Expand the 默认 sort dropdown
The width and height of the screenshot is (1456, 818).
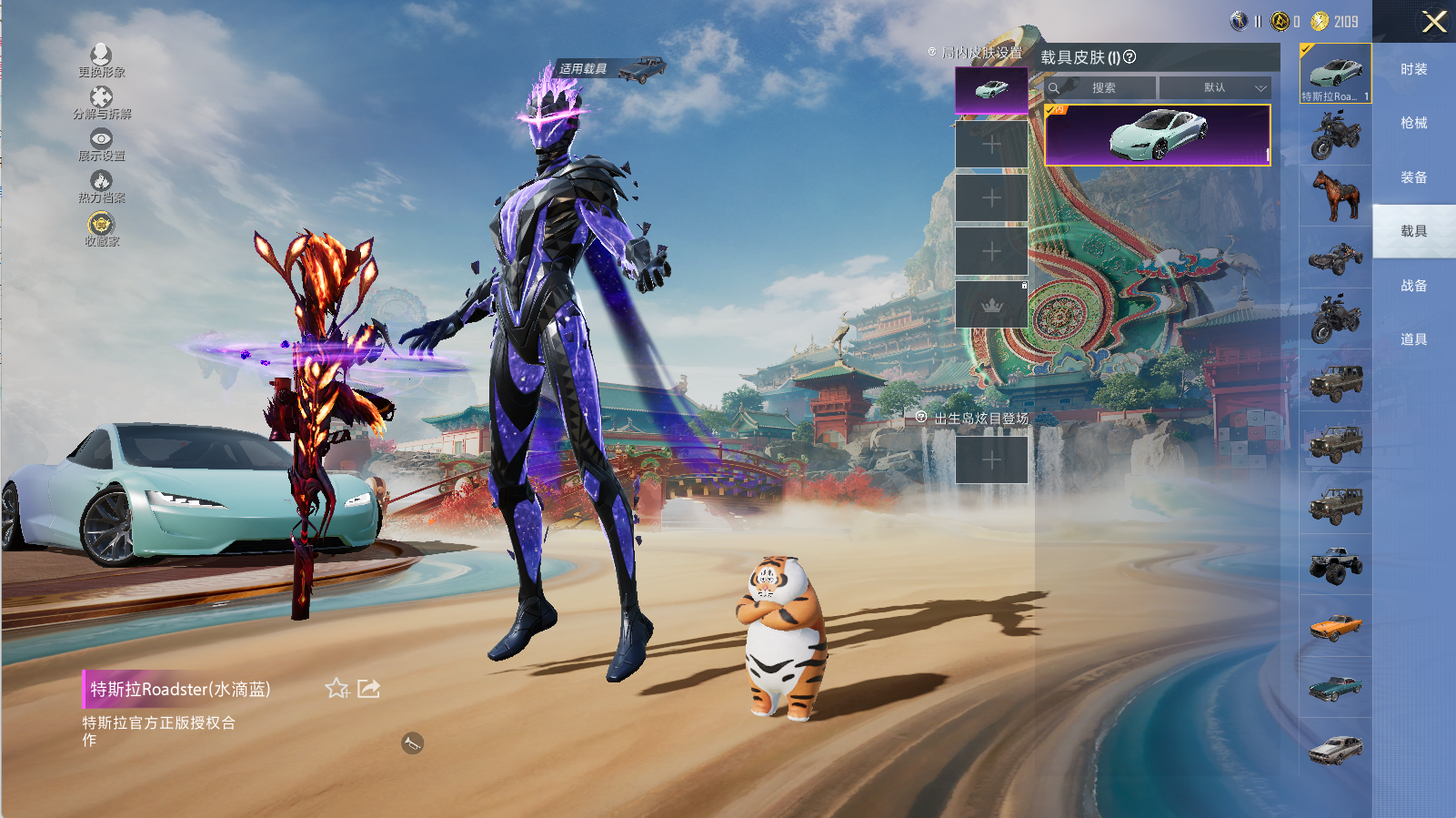click(1215, 88)
